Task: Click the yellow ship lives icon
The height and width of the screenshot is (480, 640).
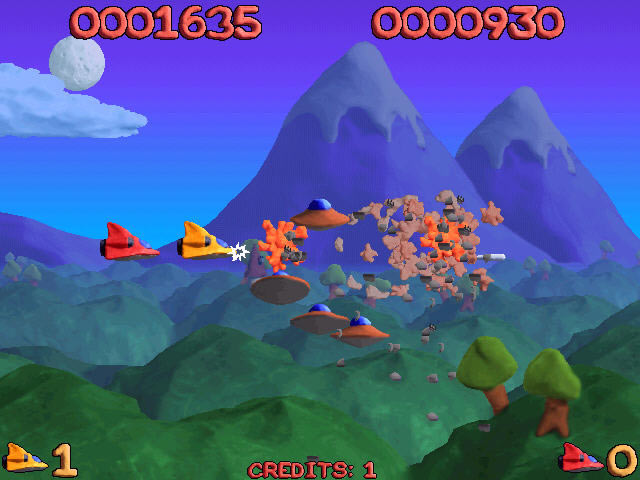Action: click(25, 458)
